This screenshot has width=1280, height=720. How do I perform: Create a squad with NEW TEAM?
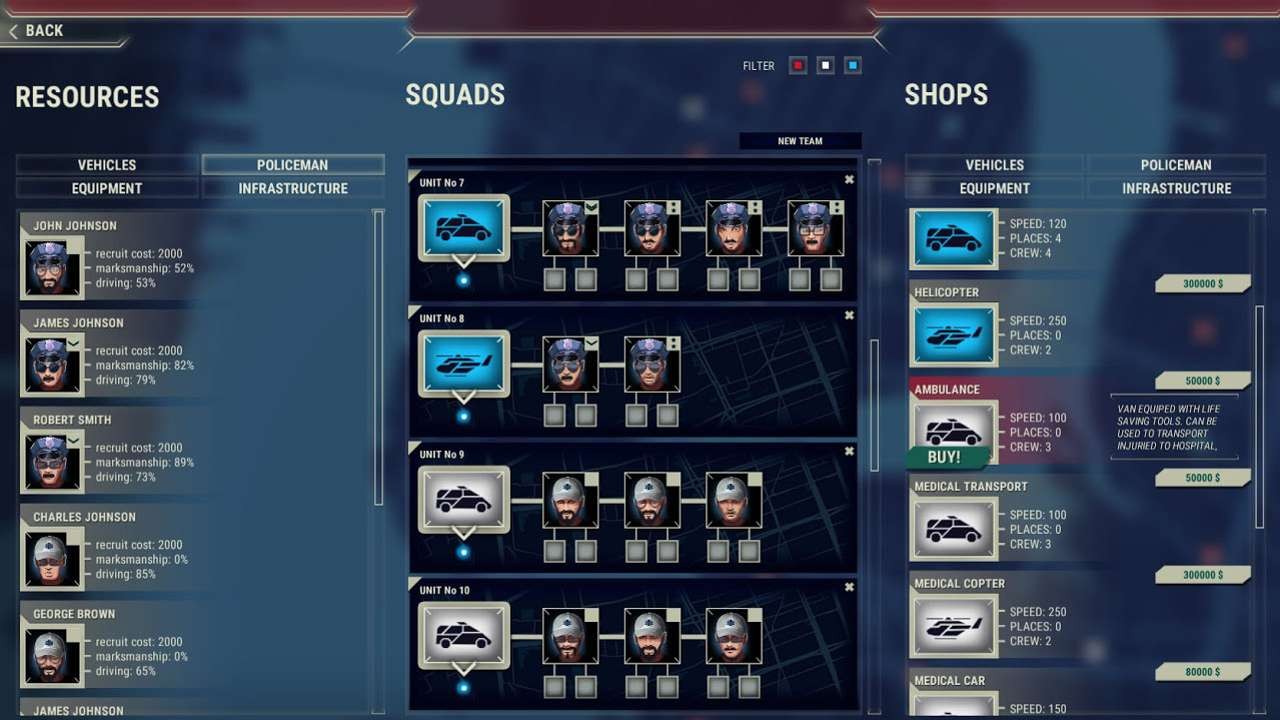click(x=800, y=141)
